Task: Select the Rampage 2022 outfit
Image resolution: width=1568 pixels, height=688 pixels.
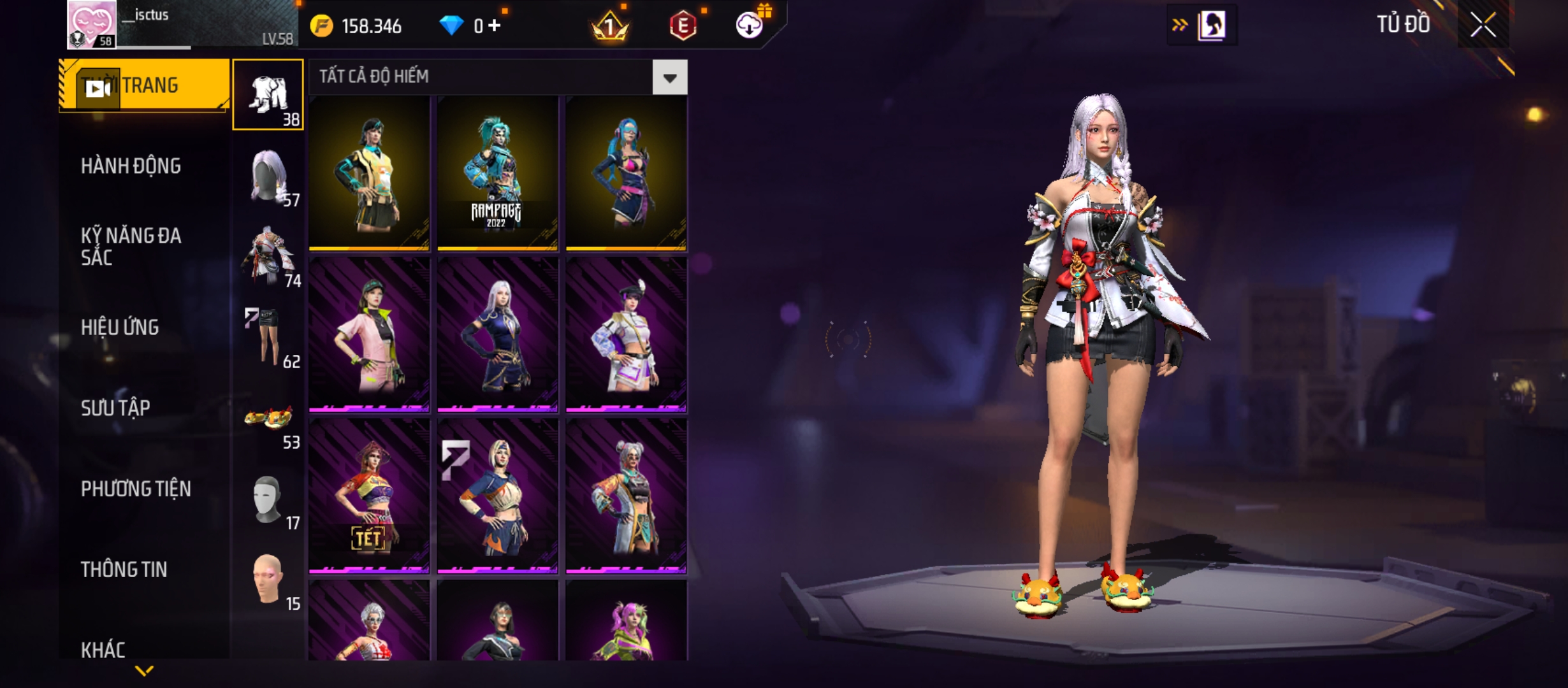Action: tap(497, 173)
